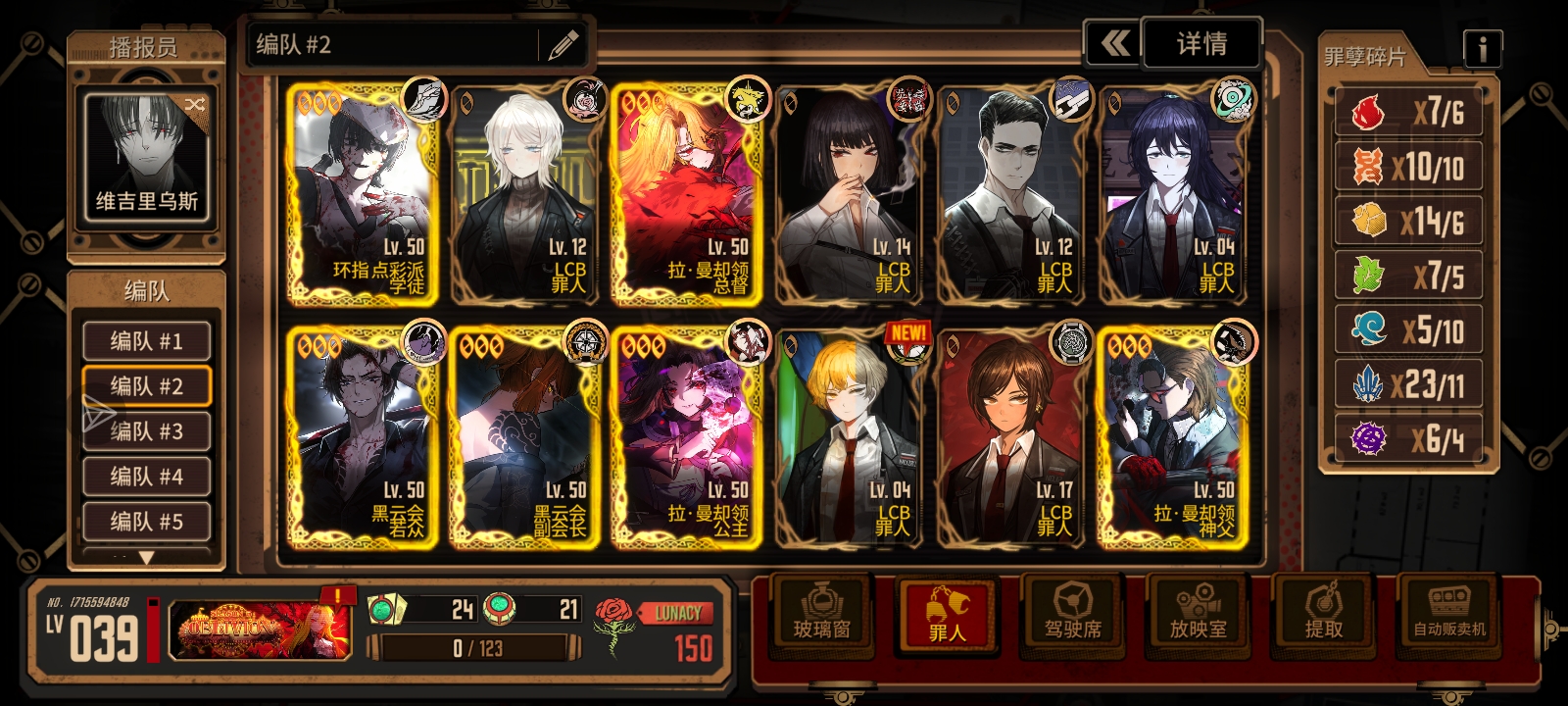Viewport: 1568px width, 706px height.
Task: Show the 罪孽碎片 info popup
Action: [1482, 47]
